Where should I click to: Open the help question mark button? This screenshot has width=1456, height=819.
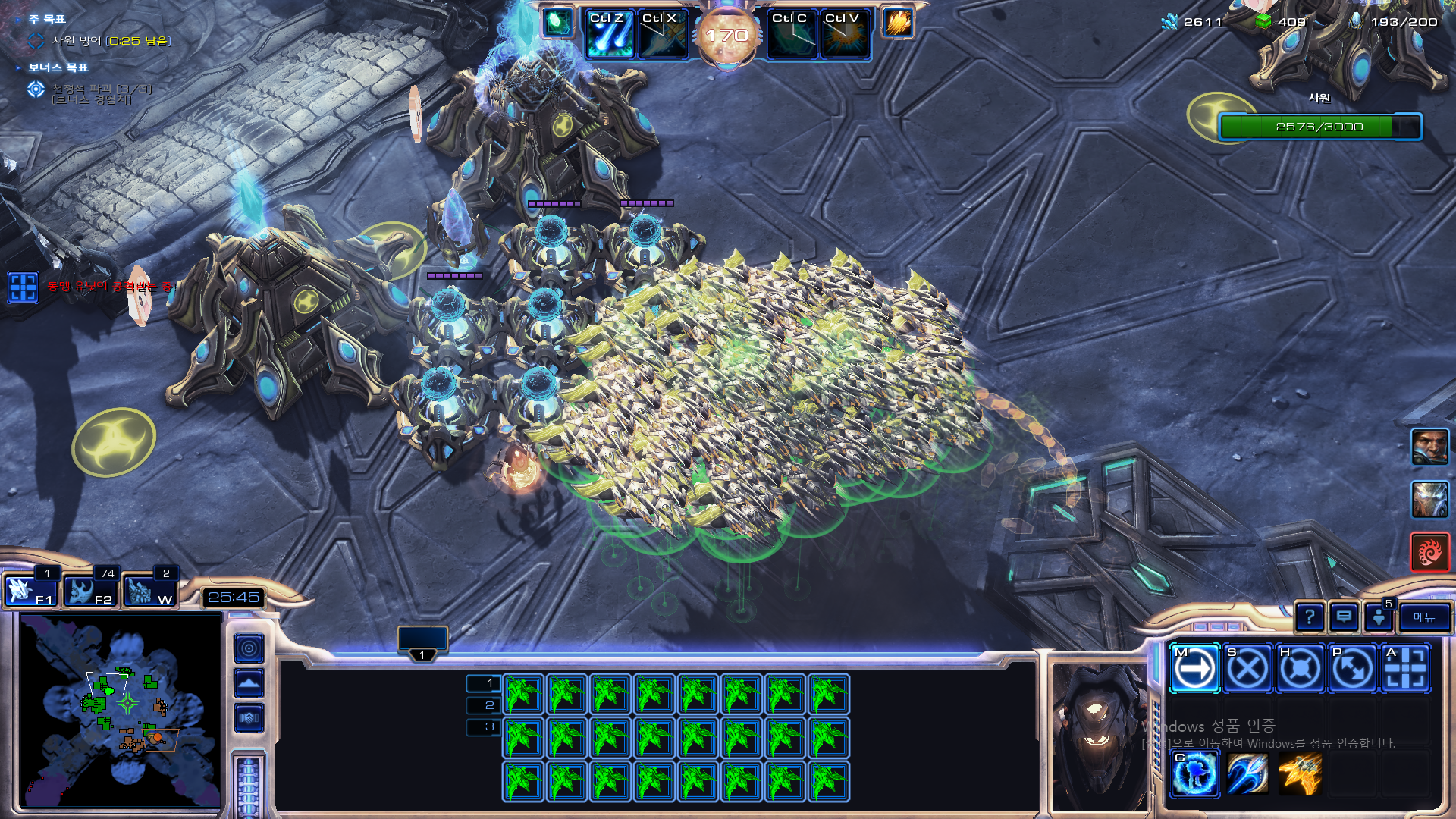(x=1310, y=617)
